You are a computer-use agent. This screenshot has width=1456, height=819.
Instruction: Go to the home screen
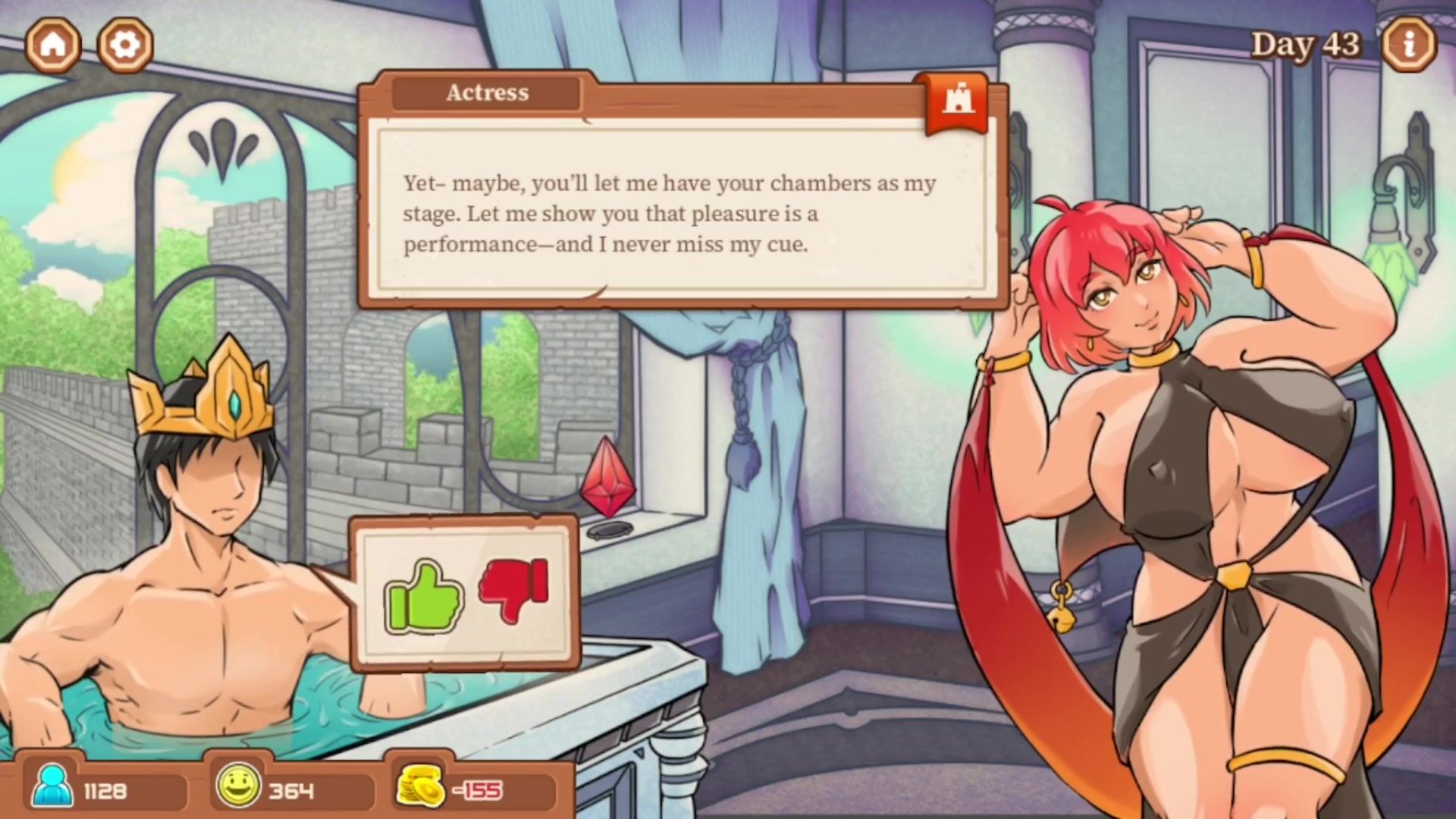tap(53, 45)
